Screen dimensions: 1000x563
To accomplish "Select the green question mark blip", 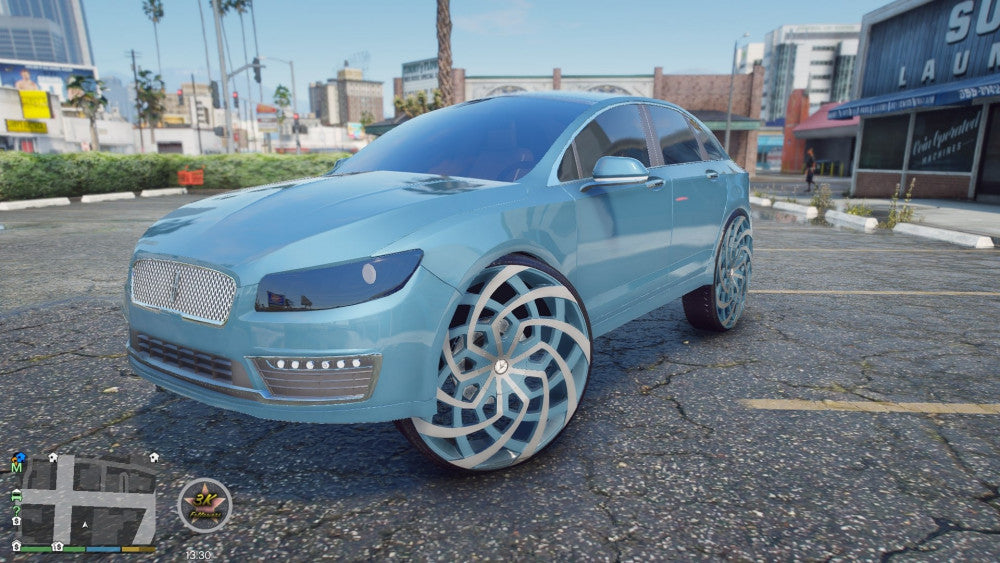I will pyautogui.click(x=16, y=509).
